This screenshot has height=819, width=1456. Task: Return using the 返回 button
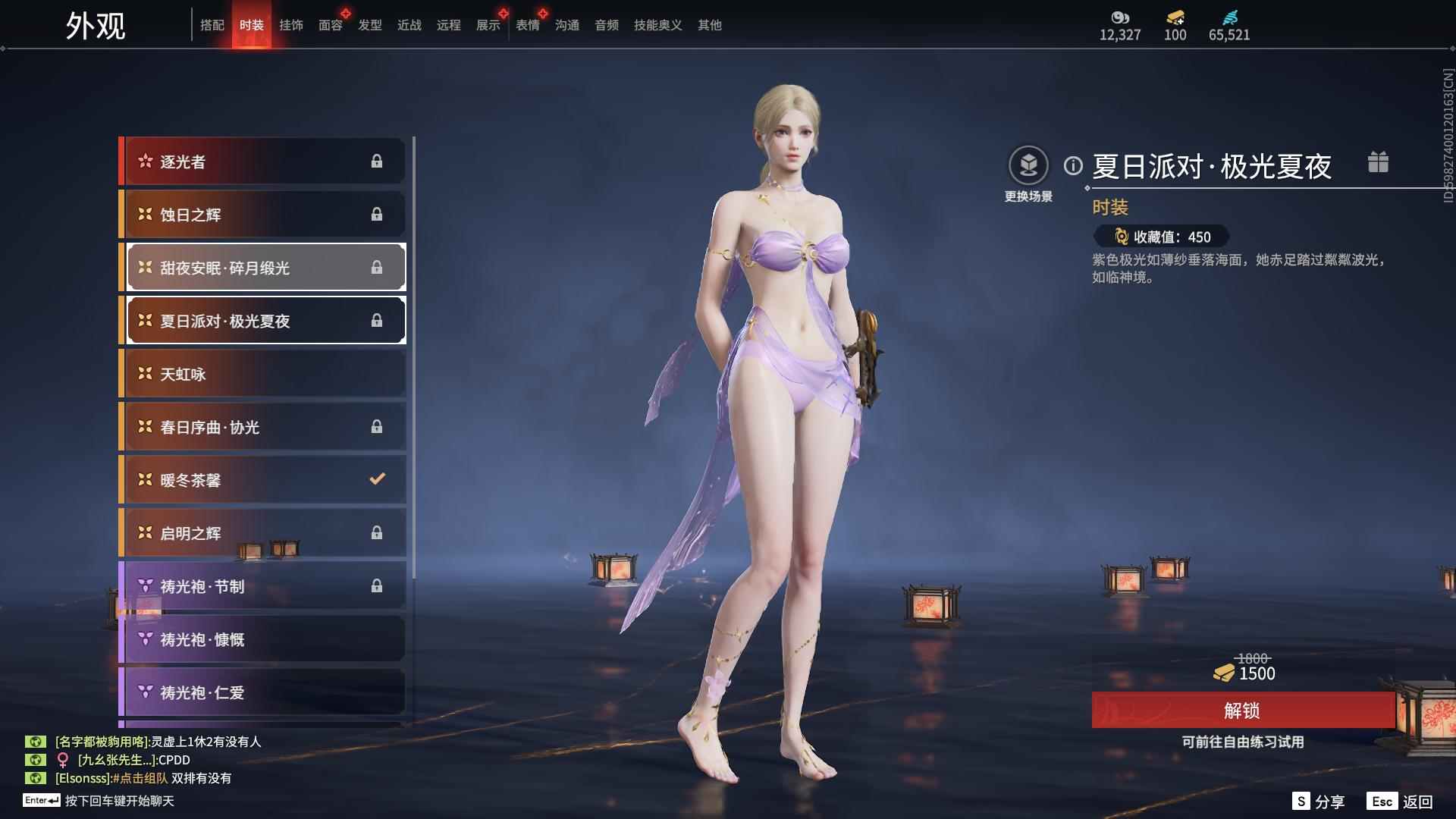pos(1401,802)
